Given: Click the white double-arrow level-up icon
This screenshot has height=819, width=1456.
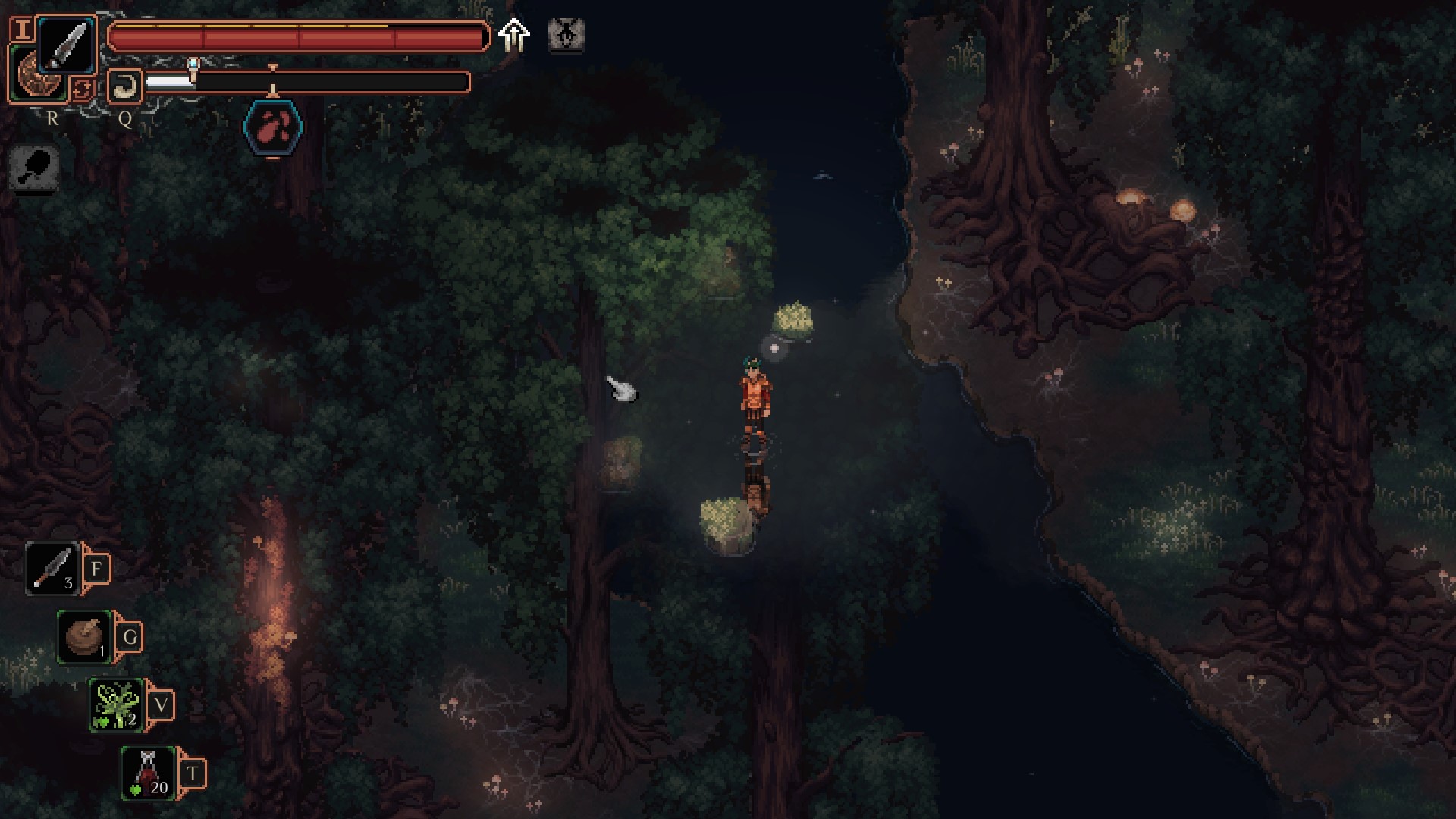Looking at the screenshot, I should (514, 35).
